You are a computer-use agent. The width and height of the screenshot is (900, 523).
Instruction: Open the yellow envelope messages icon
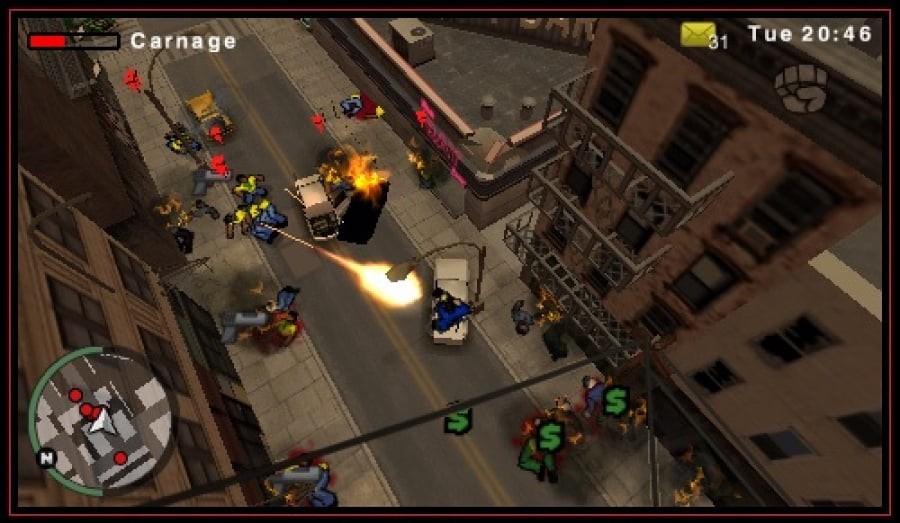coord(699,34)
